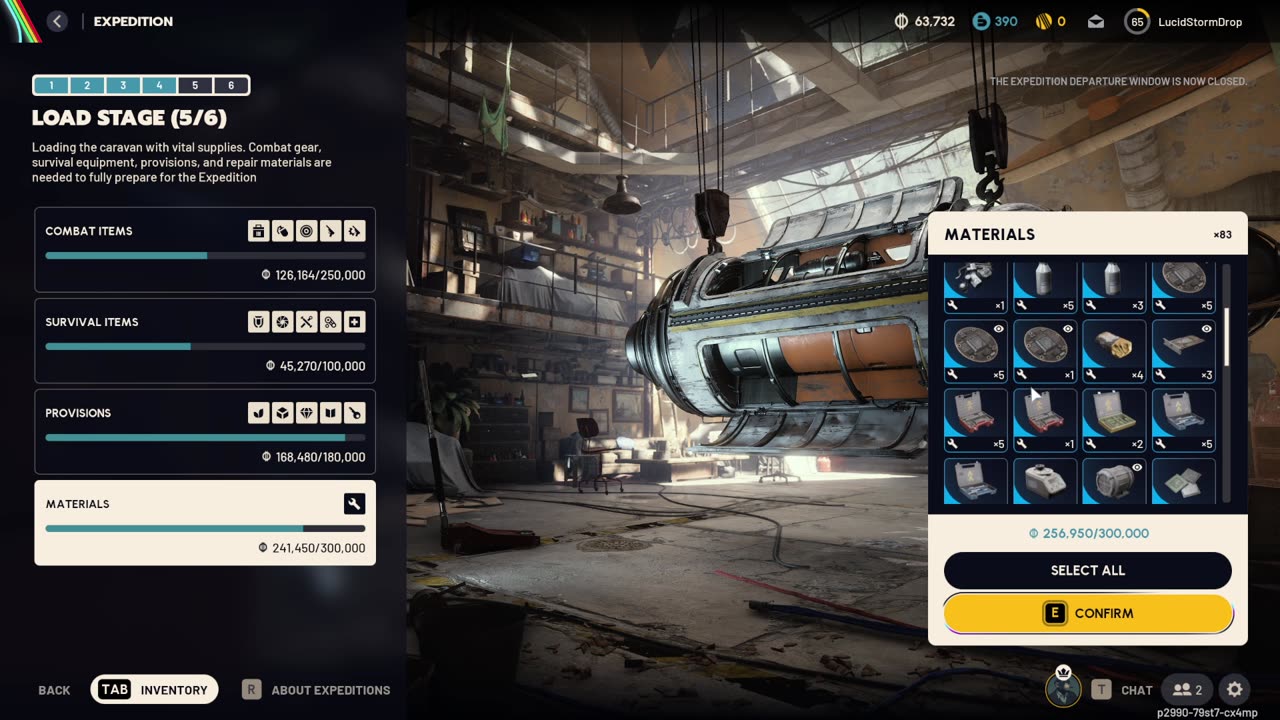The image size is (1280, 720).
Task: Open the LucidStormDrop player profile
Action: (x=1184, y=21)
